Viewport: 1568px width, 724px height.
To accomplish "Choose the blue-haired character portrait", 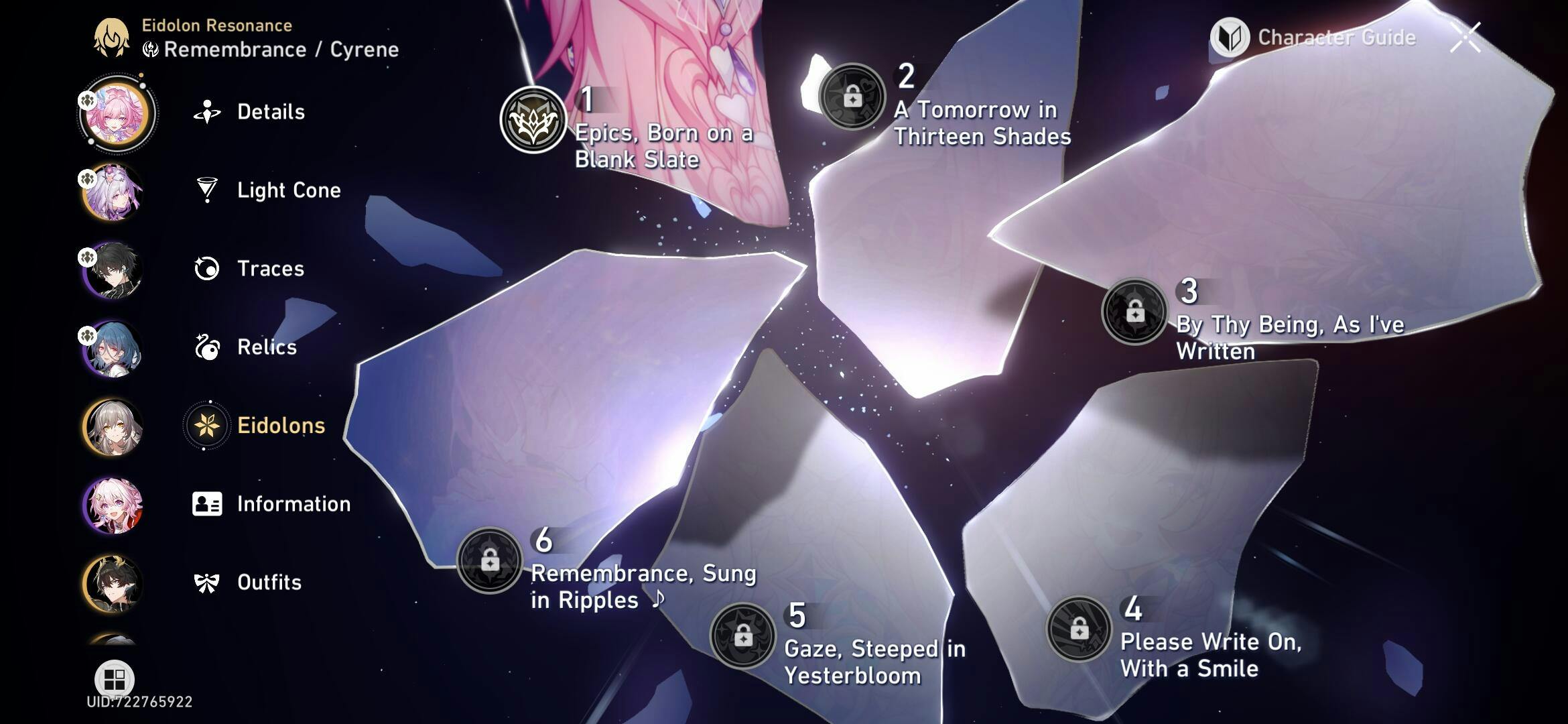I will 113,349.
